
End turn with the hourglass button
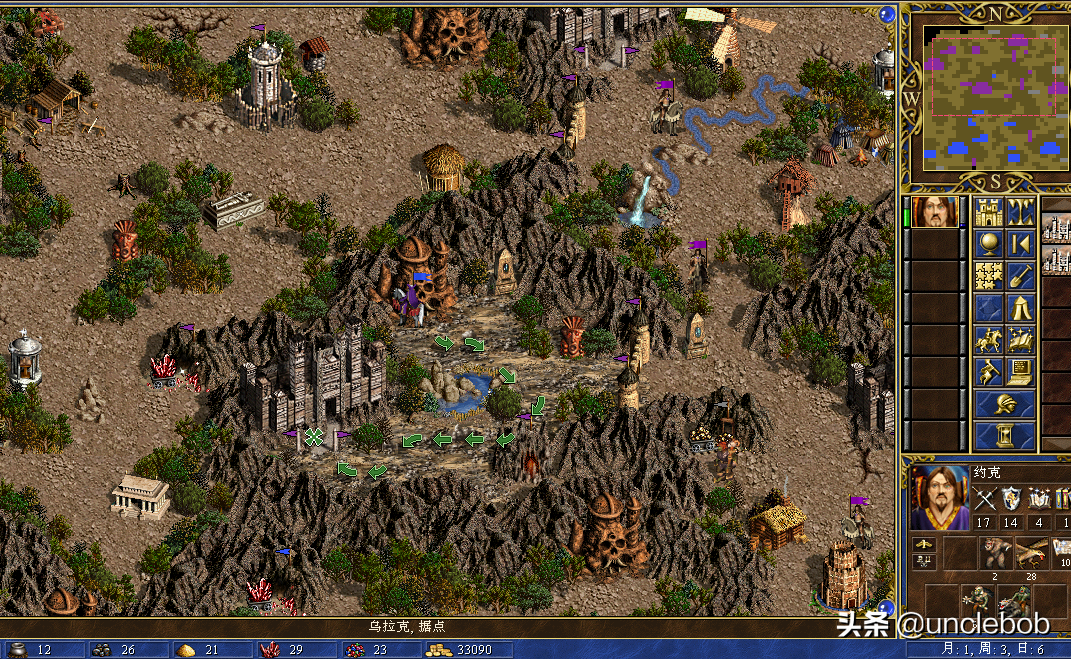coord(1004,436)
